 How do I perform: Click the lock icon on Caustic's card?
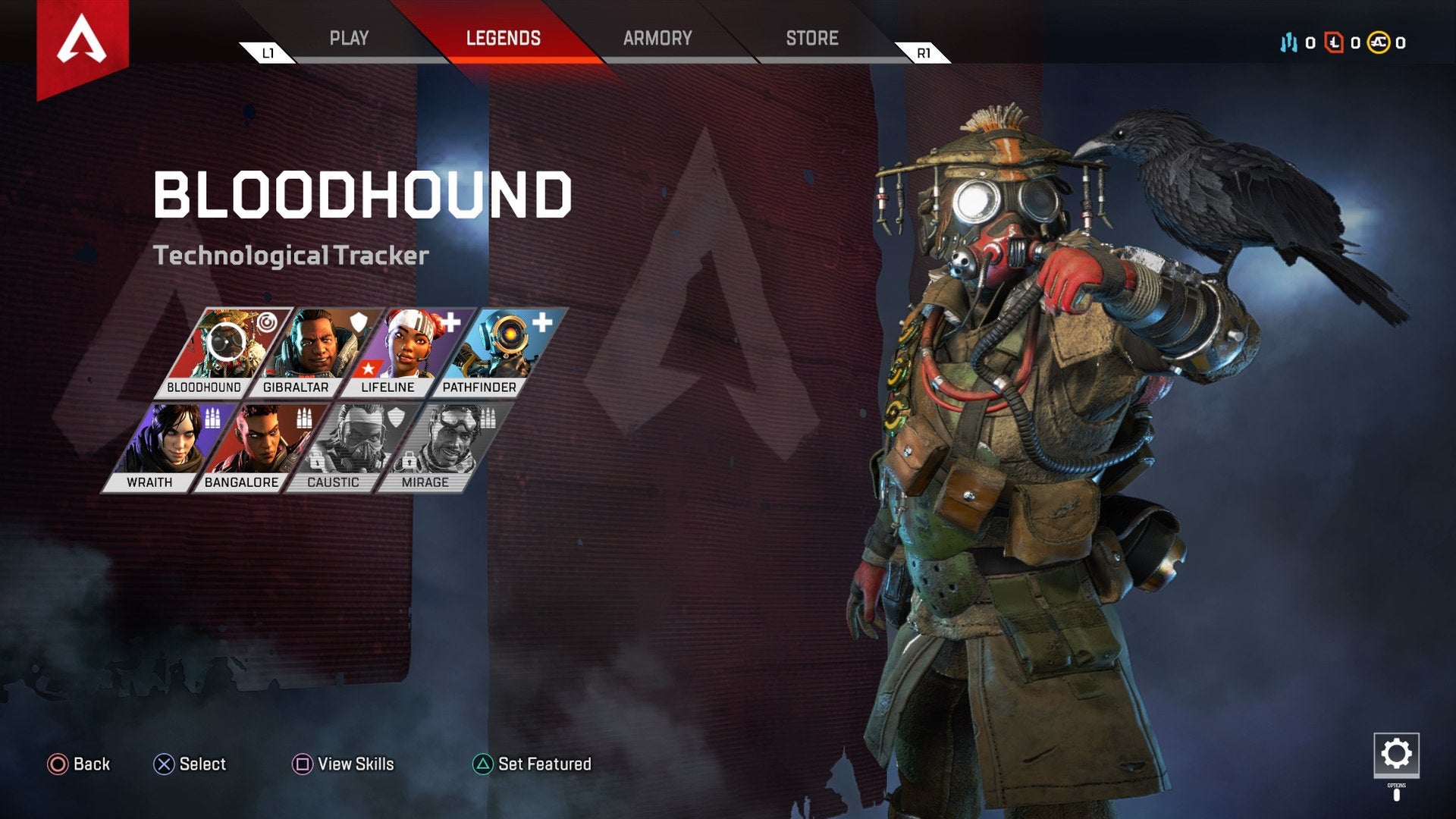click(x=317, y=462)
